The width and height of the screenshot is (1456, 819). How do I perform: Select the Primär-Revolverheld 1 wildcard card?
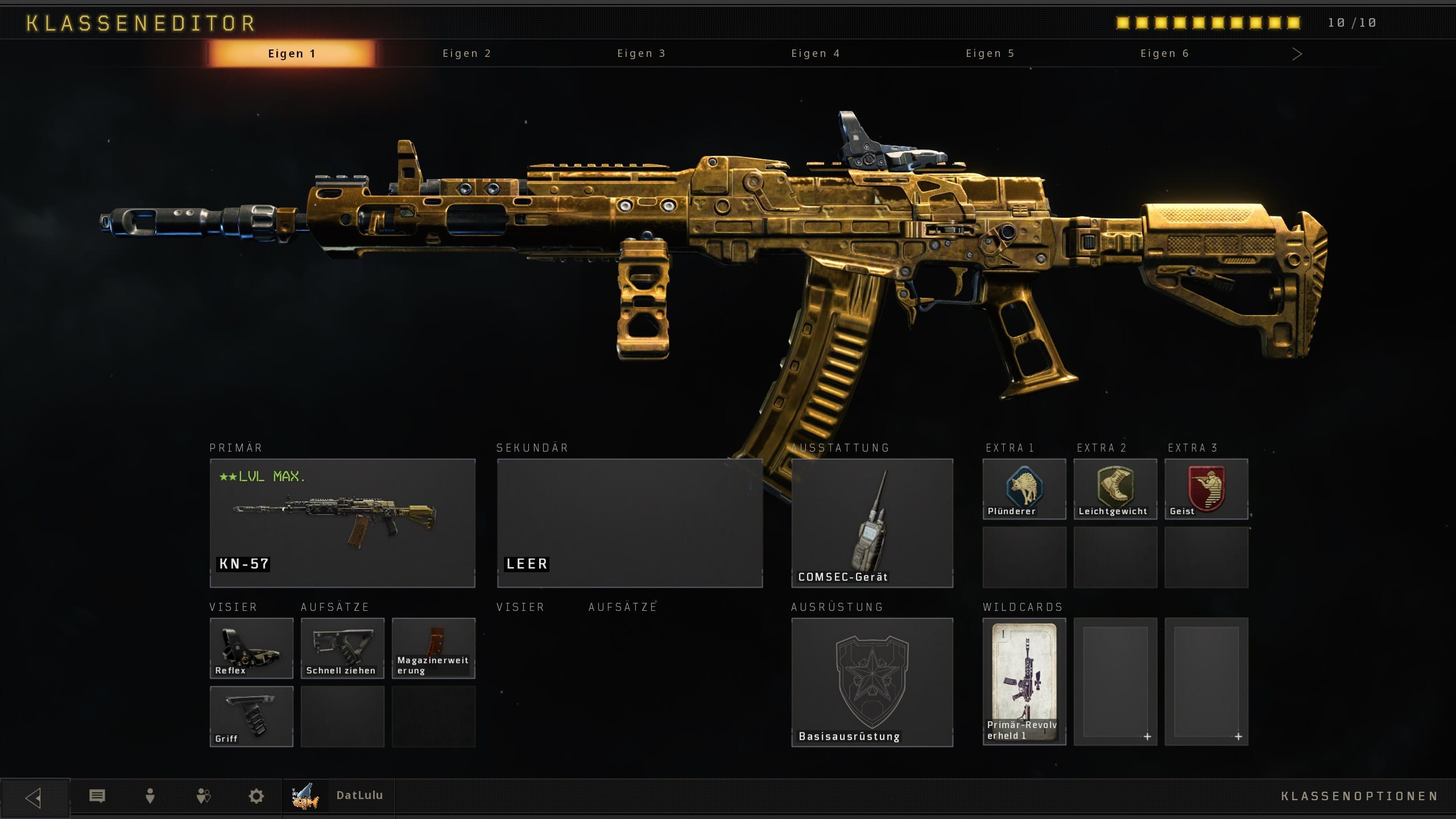tap(1024, 681)
